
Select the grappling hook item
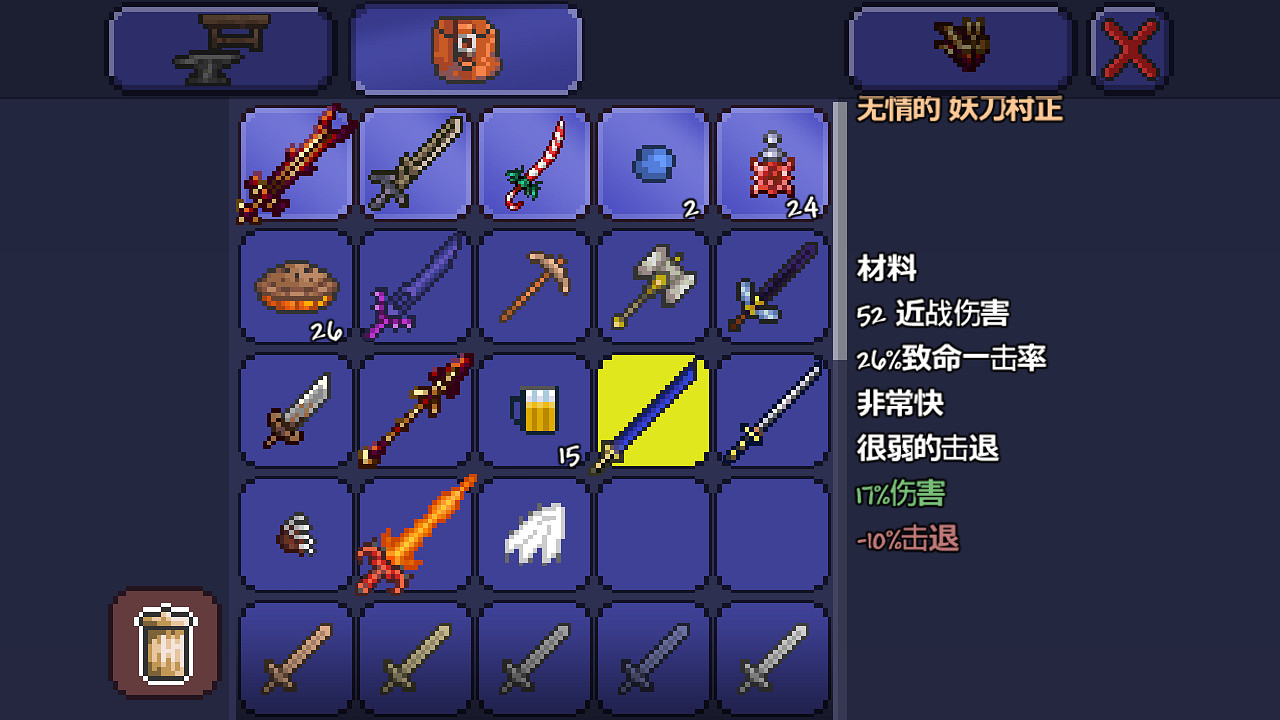coord(294,533)
